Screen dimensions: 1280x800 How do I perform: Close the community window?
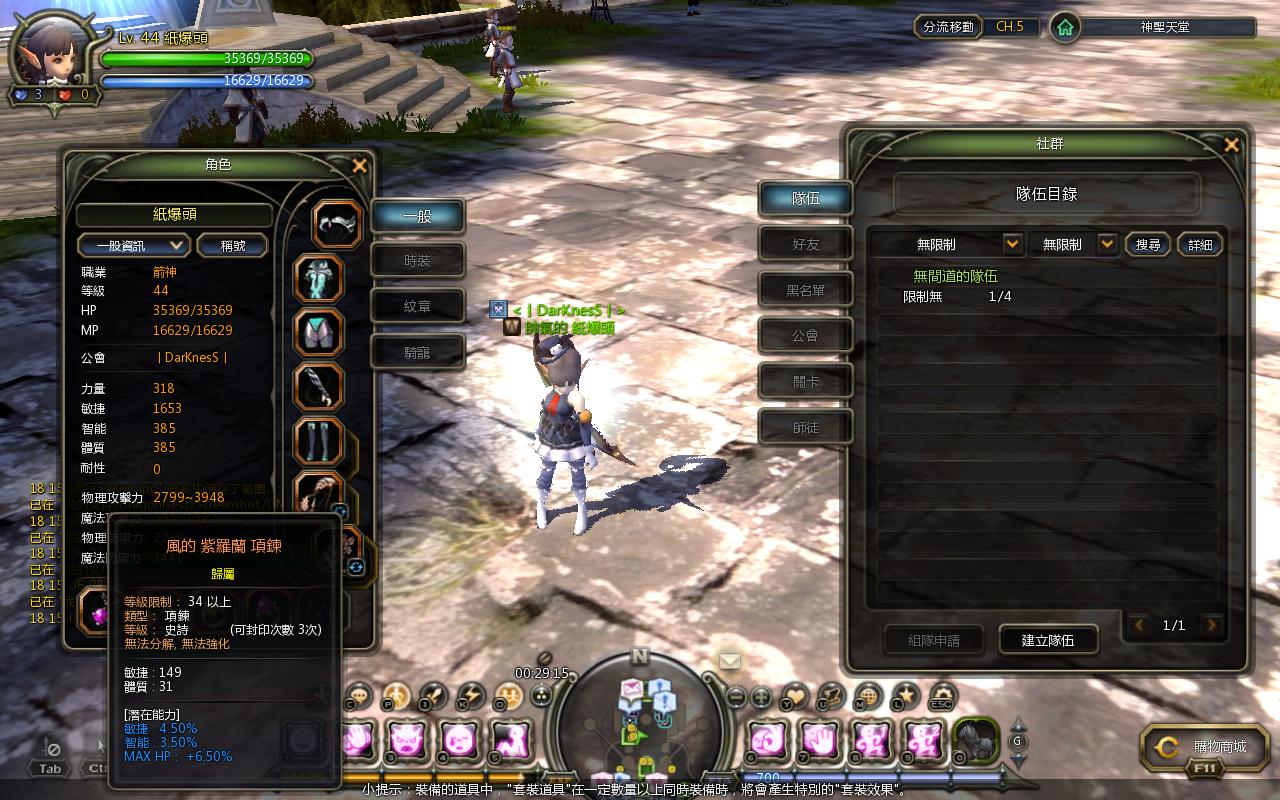(1231, 145)
